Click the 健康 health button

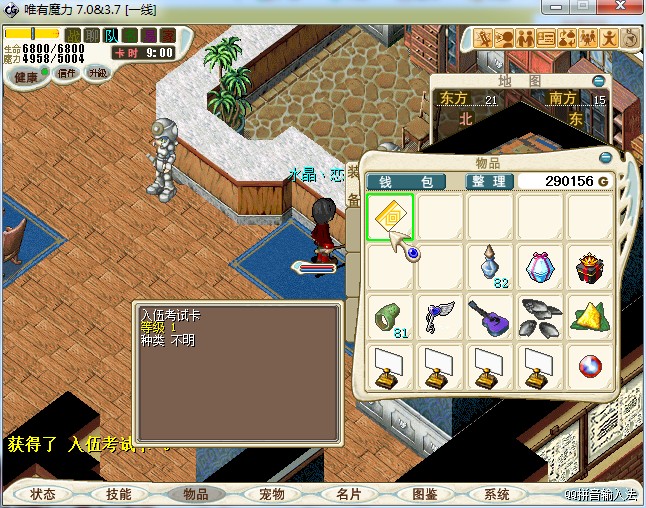(26, 77)
